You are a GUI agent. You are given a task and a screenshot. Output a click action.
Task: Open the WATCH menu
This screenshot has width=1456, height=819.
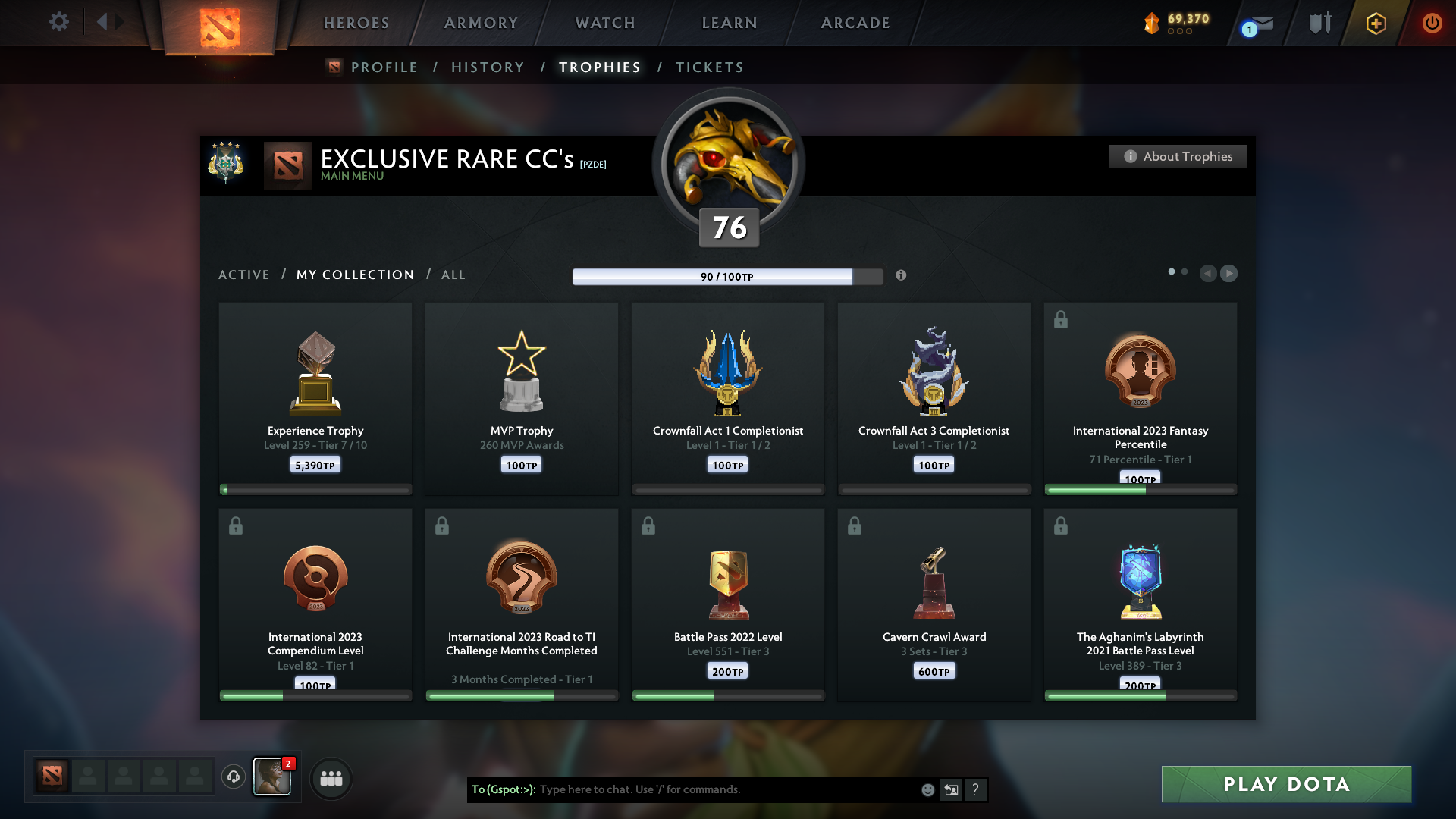pyautogui.click(x=604, y=23)
